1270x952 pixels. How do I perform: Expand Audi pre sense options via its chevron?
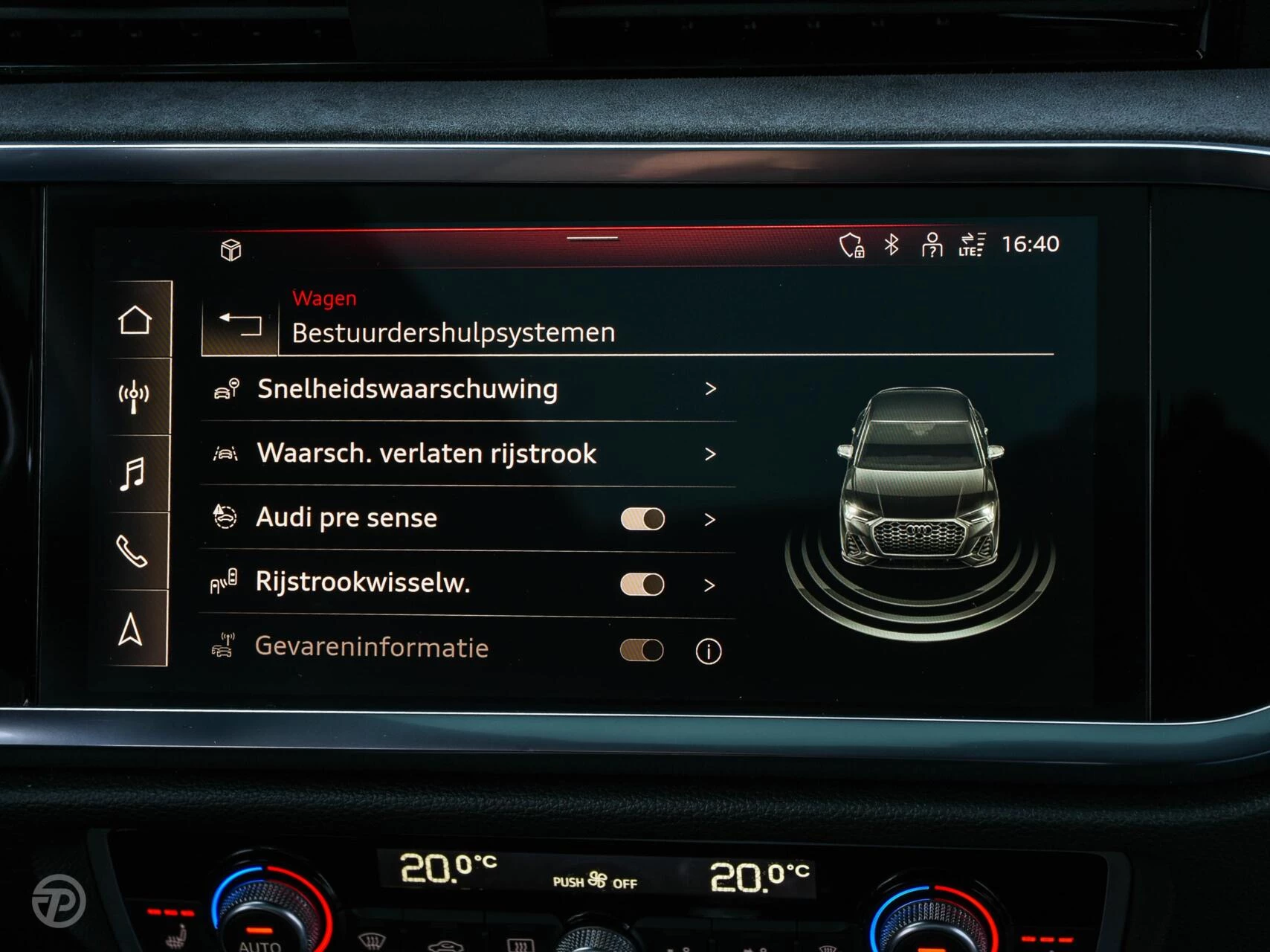(x=712, y=519)
